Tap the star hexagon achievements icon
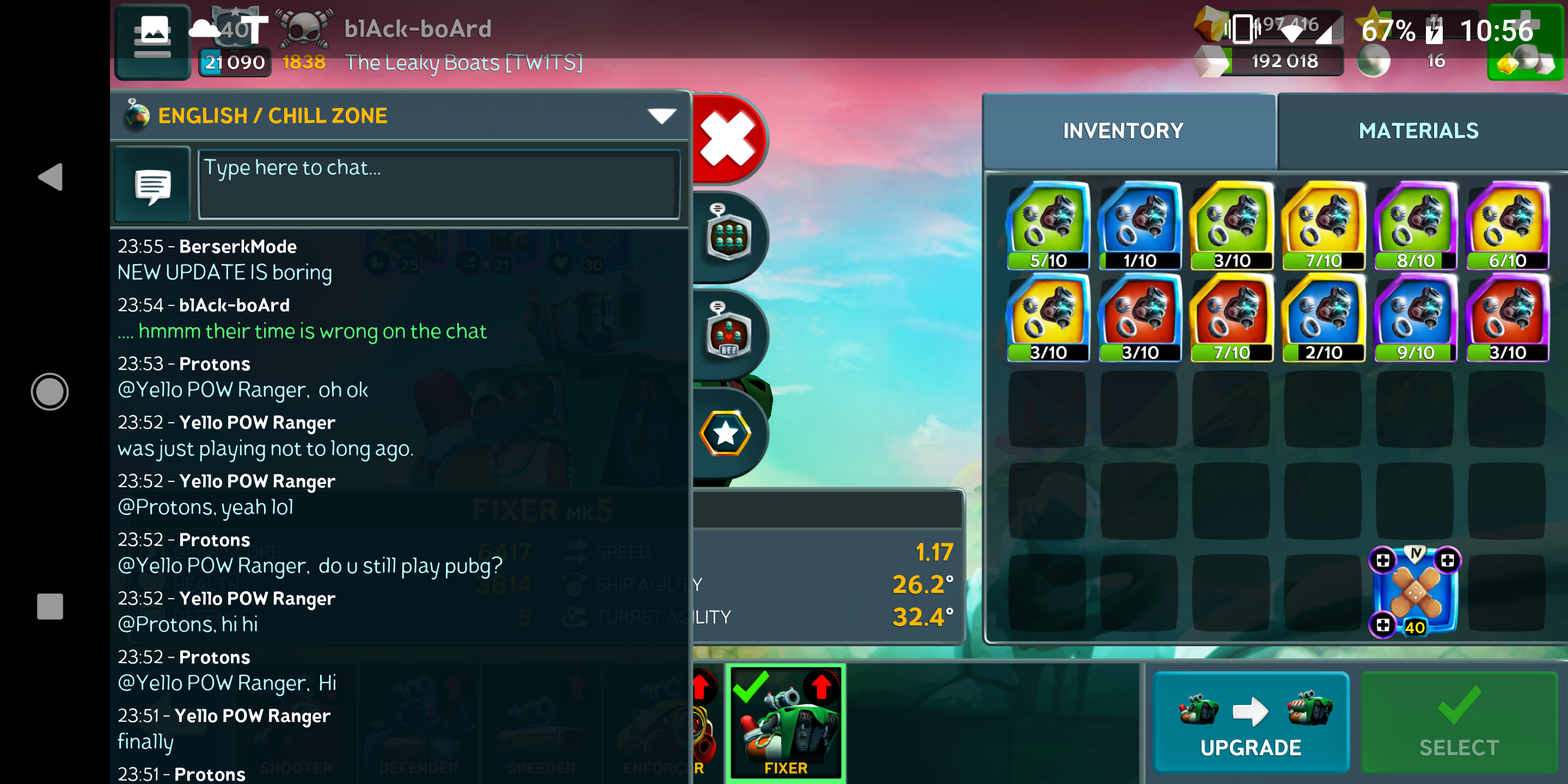This screenshot has width=1568, height=784. 726,432
